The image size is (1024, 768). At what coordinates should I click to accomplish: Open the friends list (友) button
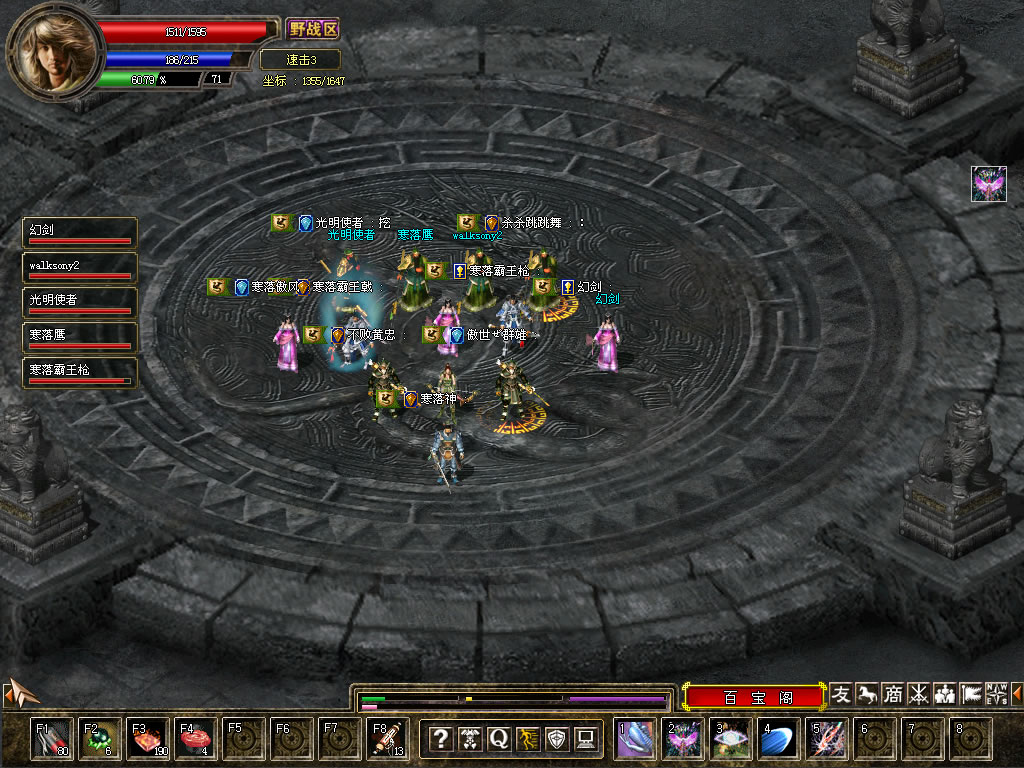(x=842, y=694)
